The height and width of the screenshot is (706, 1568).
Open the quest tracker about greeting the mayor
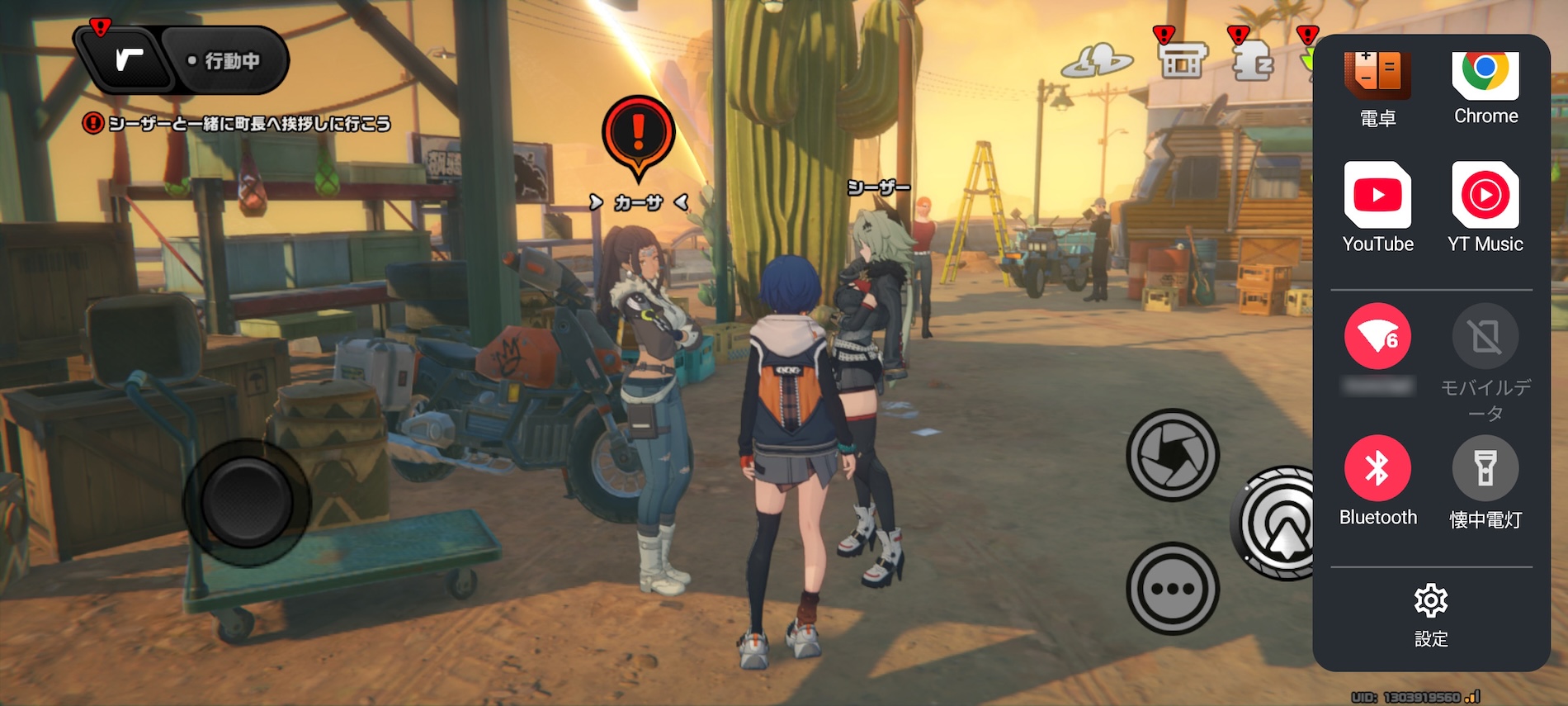click(x=239, y=124)
